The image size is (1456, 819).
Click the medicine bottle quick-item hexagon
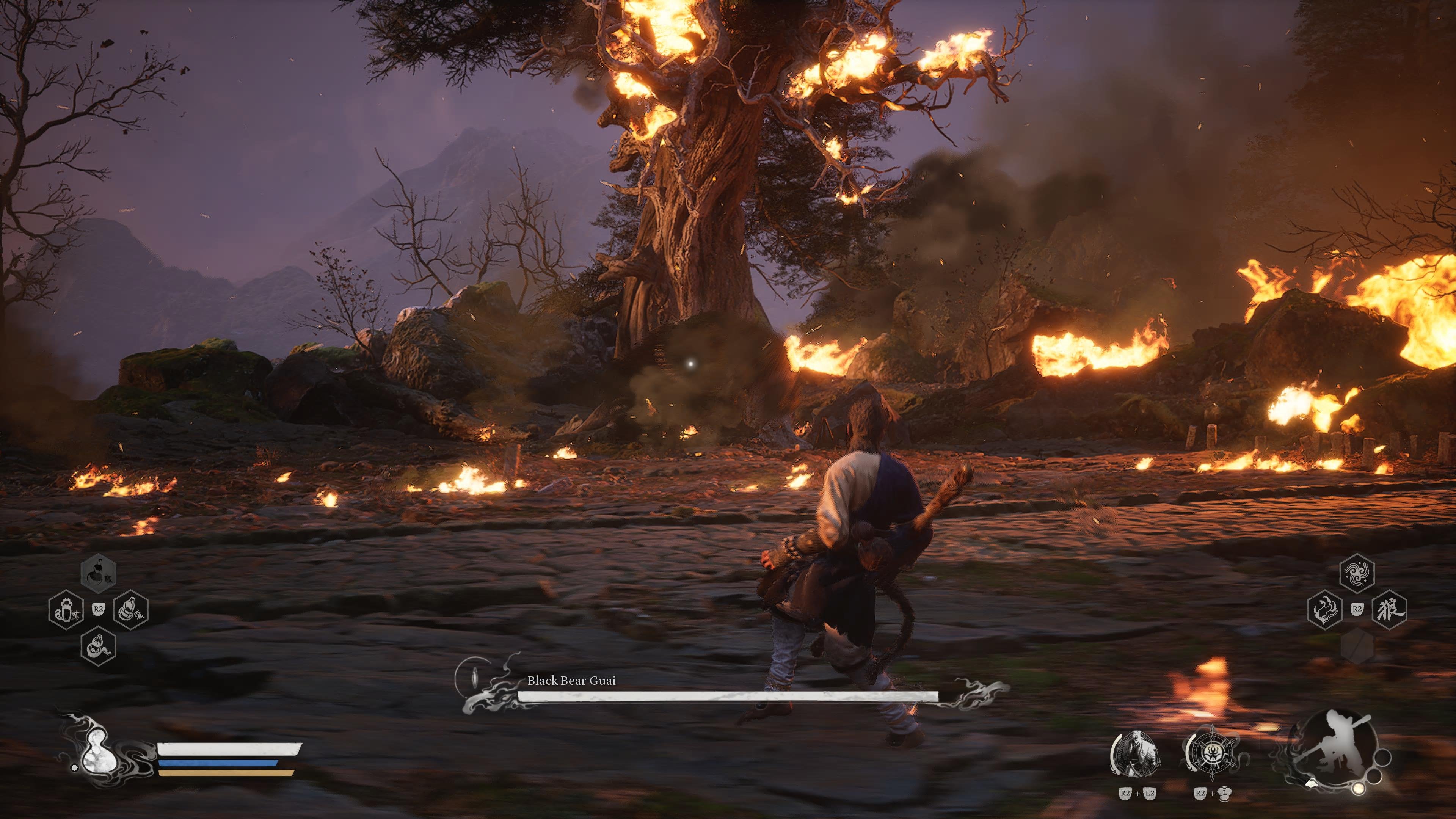pyautogui.click(x=67, y=610)
